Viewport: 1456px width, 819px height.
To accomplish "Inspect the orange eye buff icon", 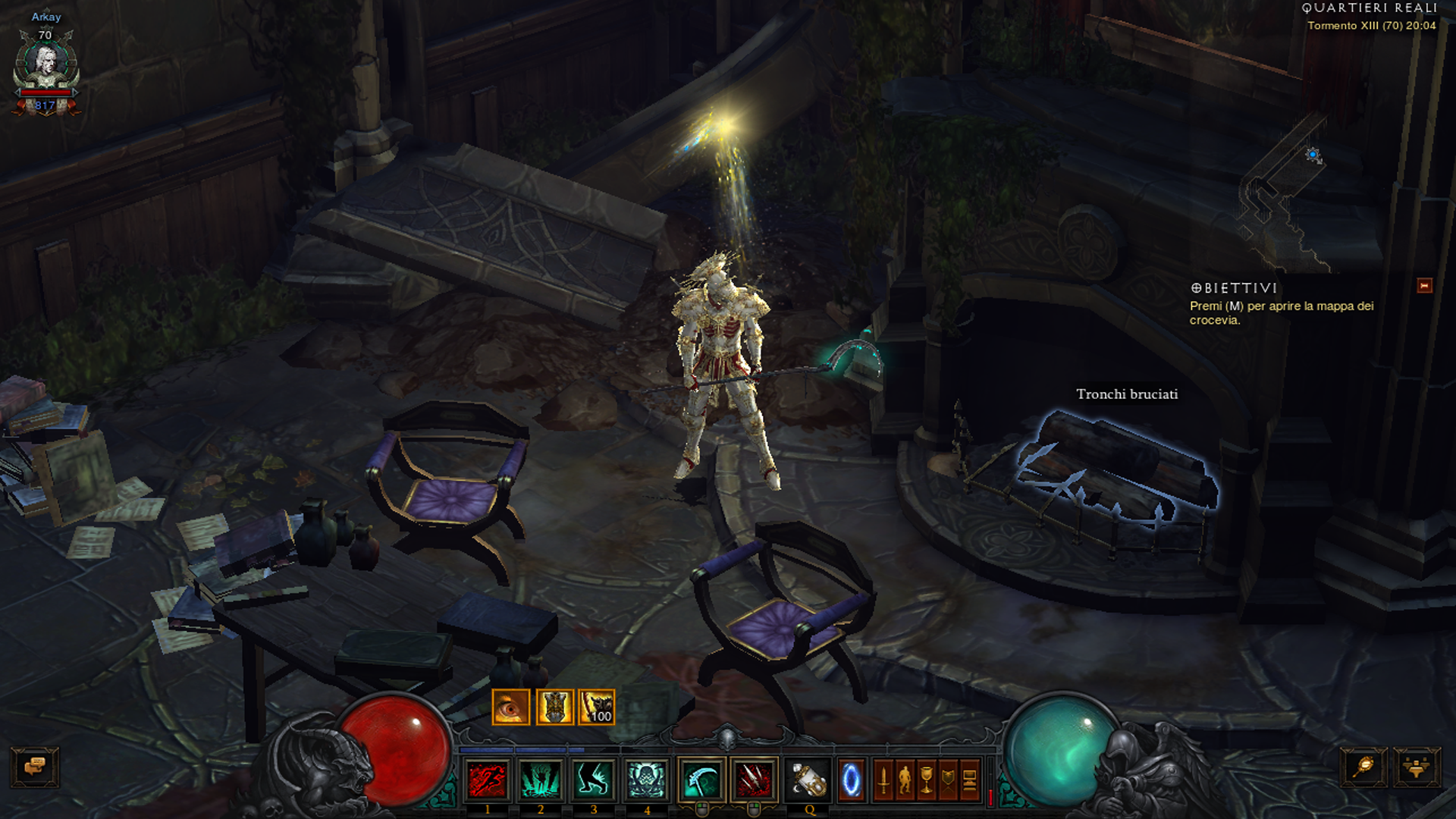I will (511, 708).
